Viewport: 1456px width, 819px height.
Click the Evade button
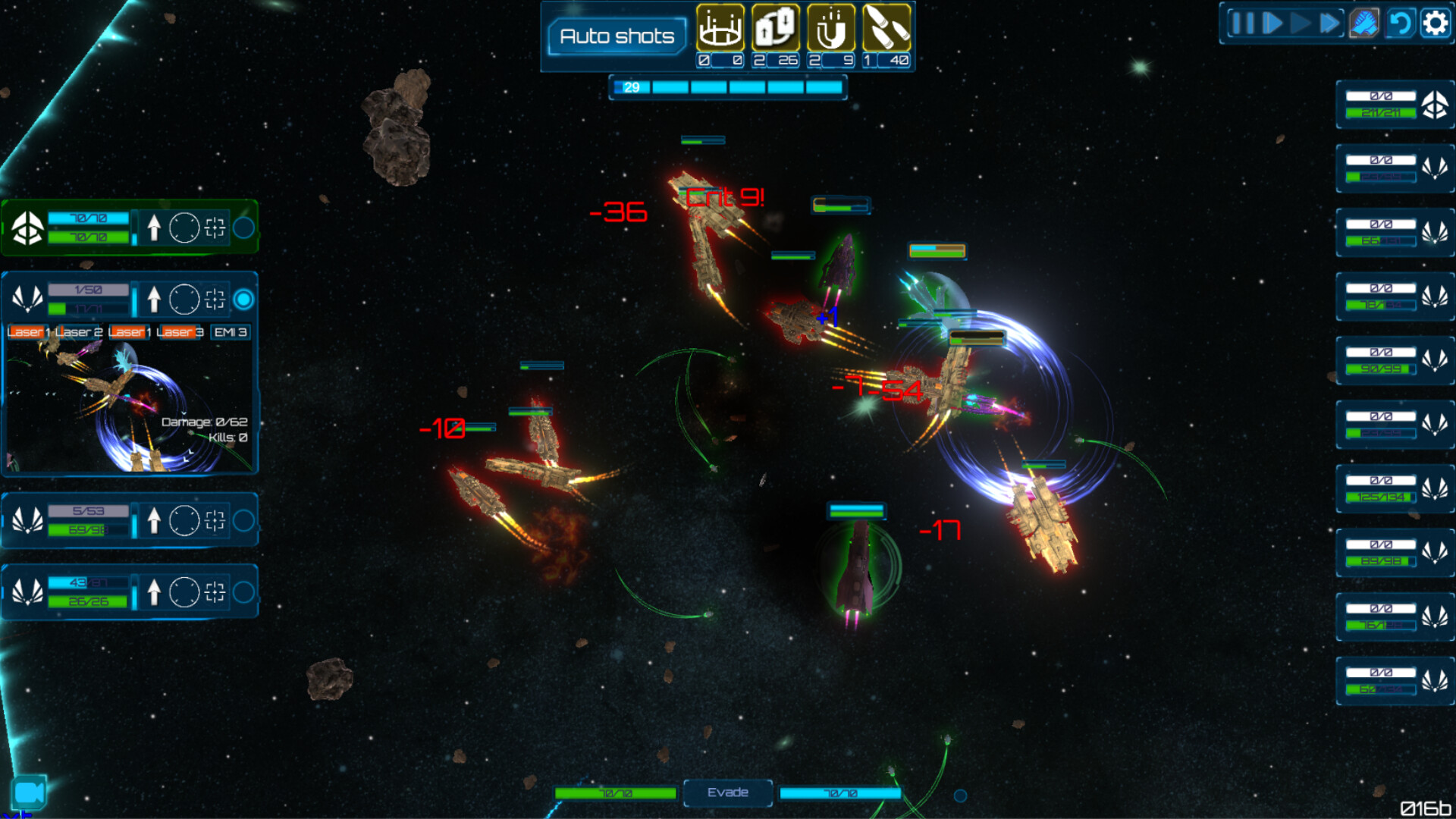(727, 792)
